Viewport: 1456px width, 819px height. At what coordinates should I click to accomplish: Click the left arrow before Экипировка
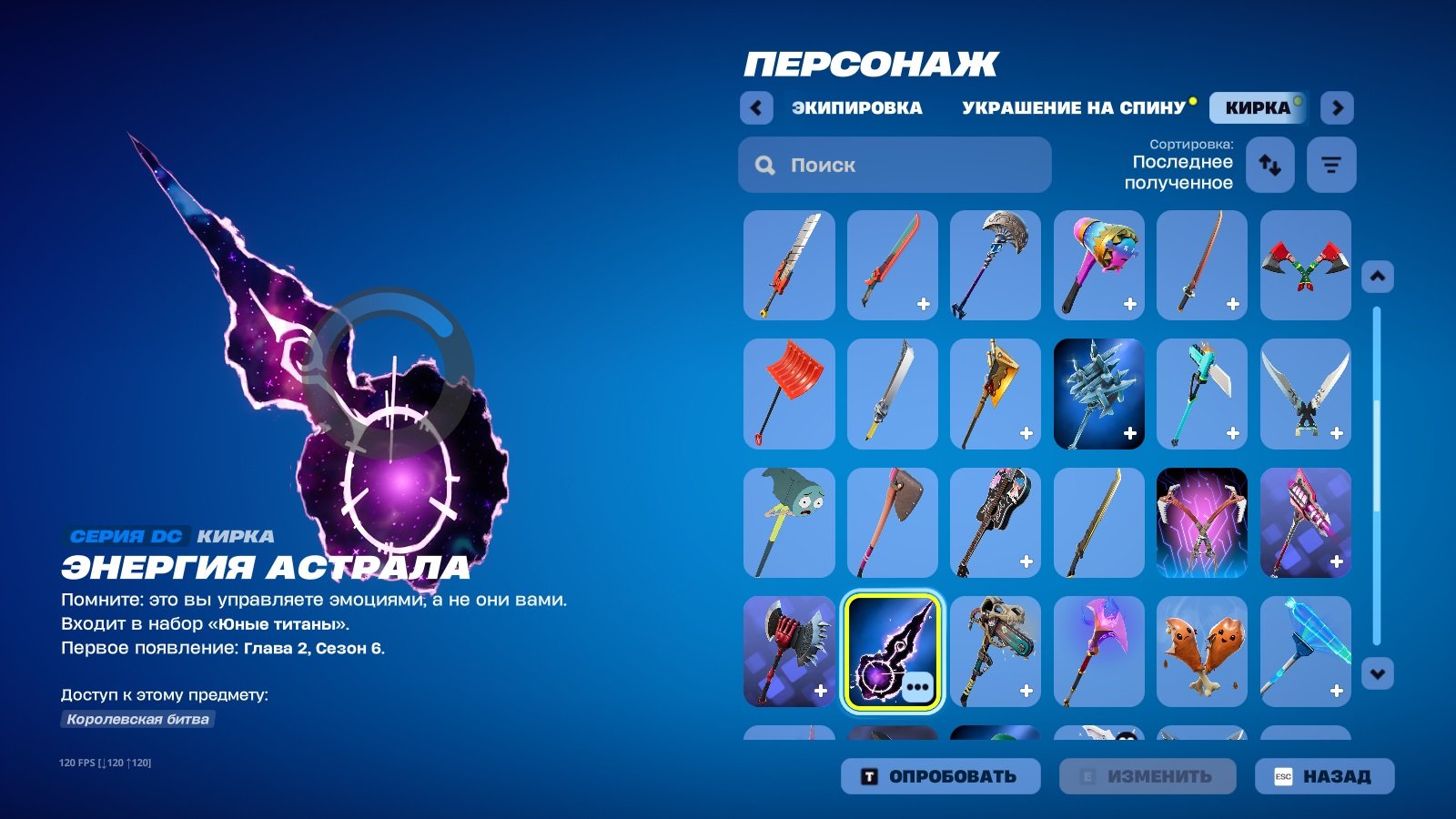[755, 107]
